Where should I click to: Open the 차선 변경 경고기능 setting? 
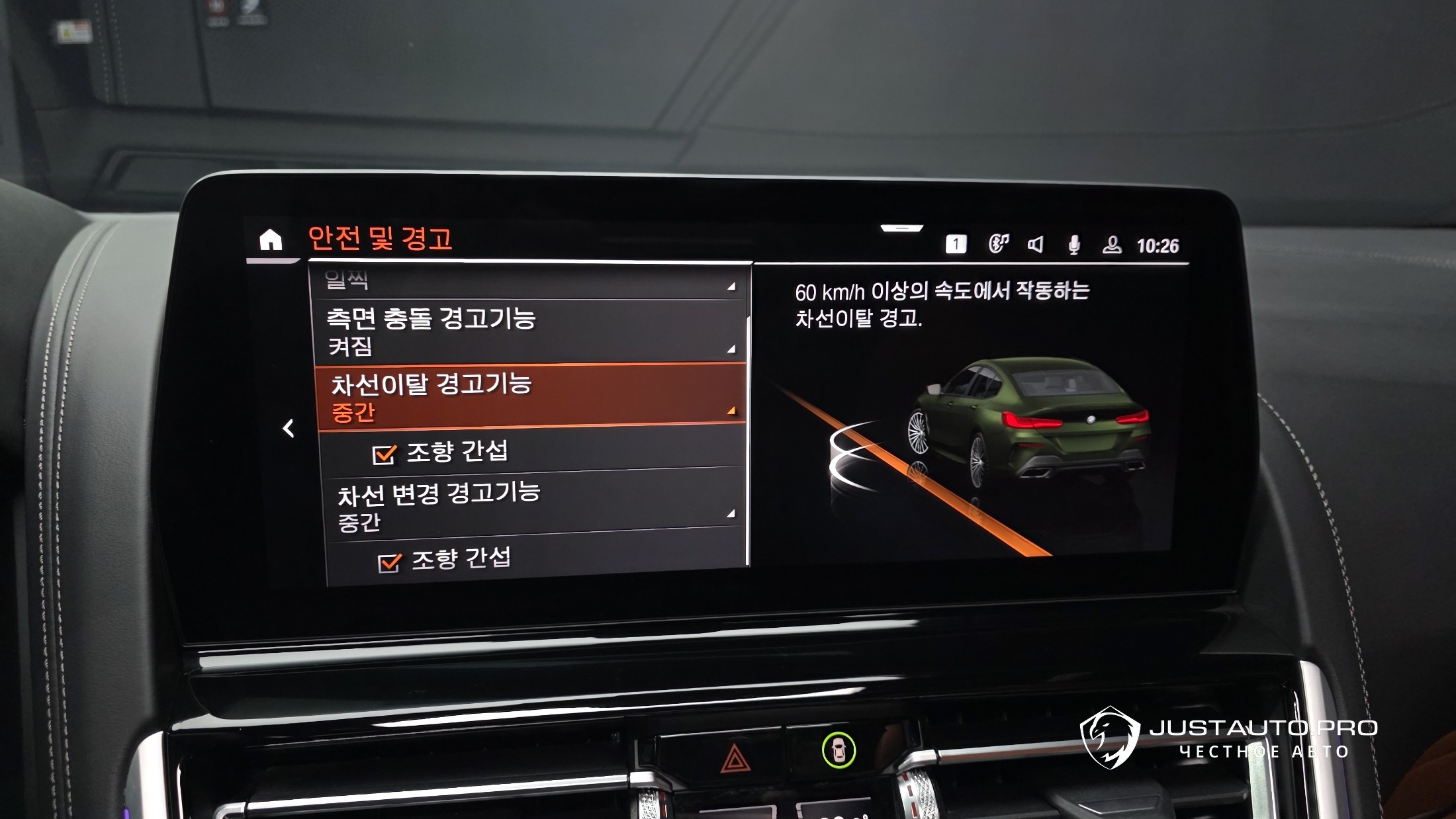(x=533, y=505)
